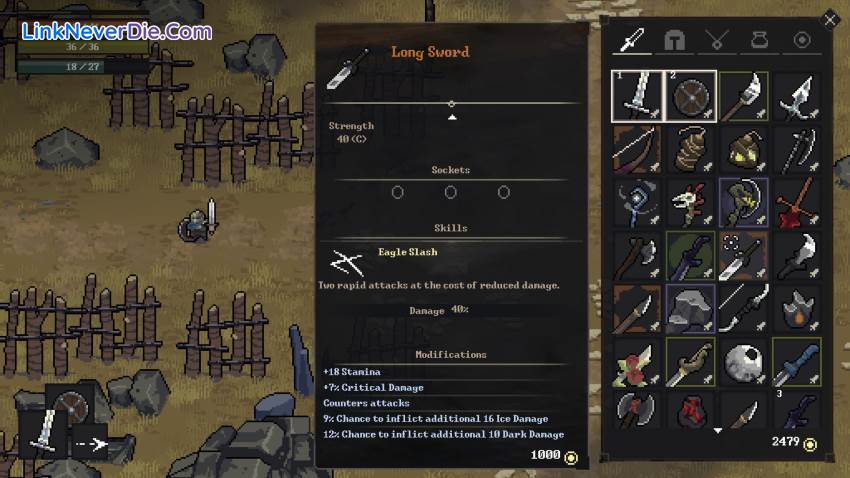The width and height of the screenshot is (850, 478).
Task: Select the ring-shaped last inventory tab
Action: click(x=801, y=40)
